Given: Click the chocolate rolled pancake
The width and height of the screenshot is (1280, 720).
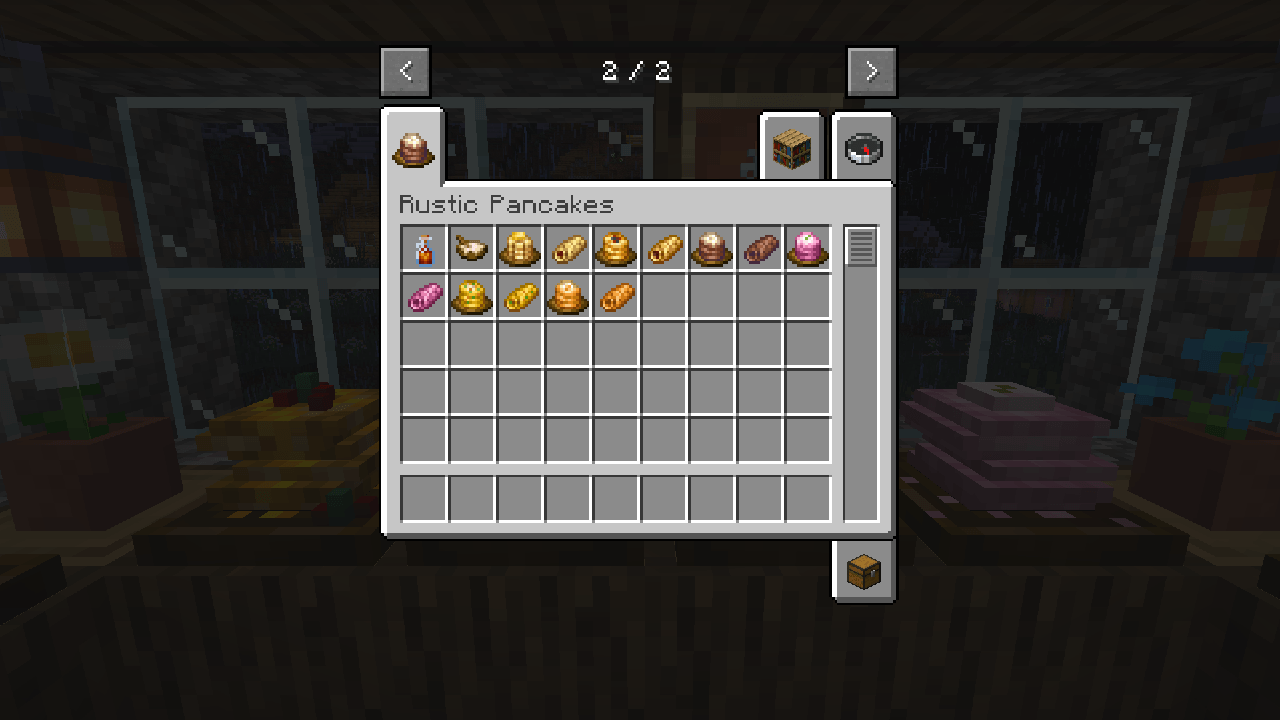Looking at the screenshot, I should pos(759,248).
